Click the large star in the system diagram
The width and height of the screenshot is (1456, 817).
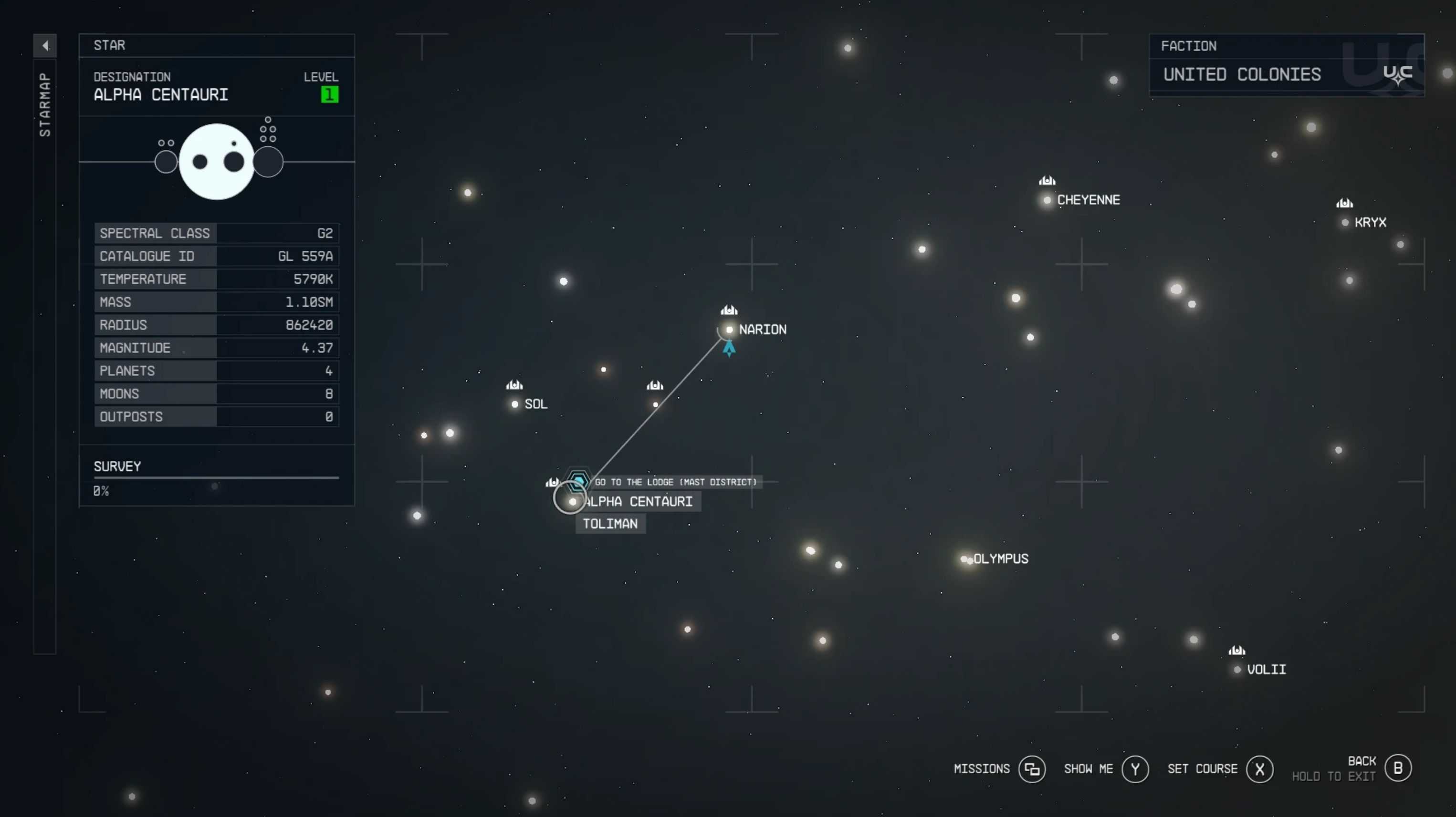[x=217, y=162]
